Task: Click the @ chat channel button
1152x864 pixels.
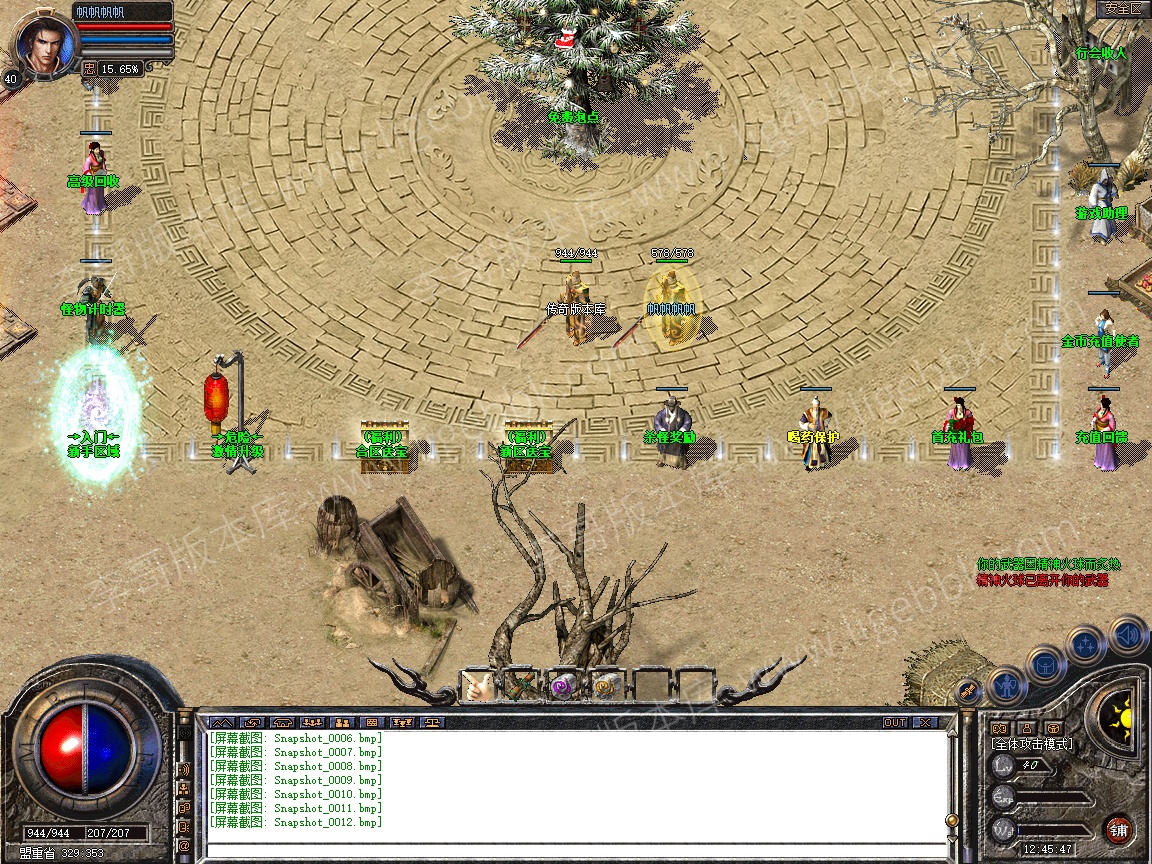Action: 185,846
